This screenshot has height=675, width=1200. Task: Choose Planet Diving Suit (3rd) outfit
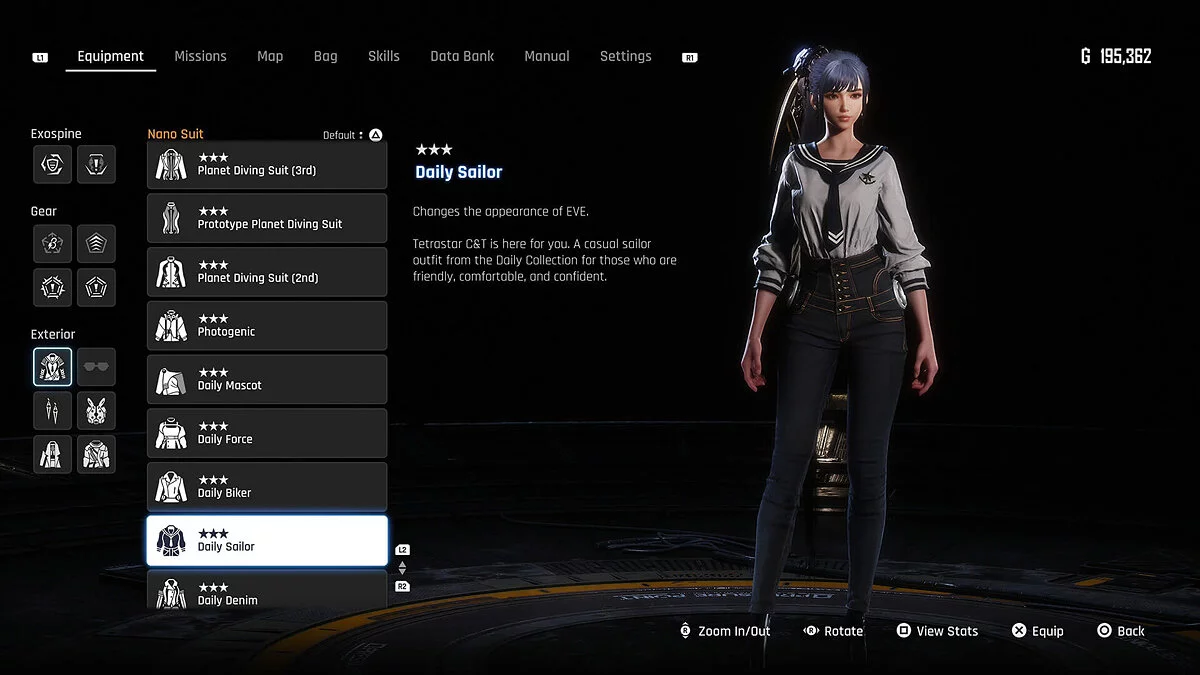267,165
